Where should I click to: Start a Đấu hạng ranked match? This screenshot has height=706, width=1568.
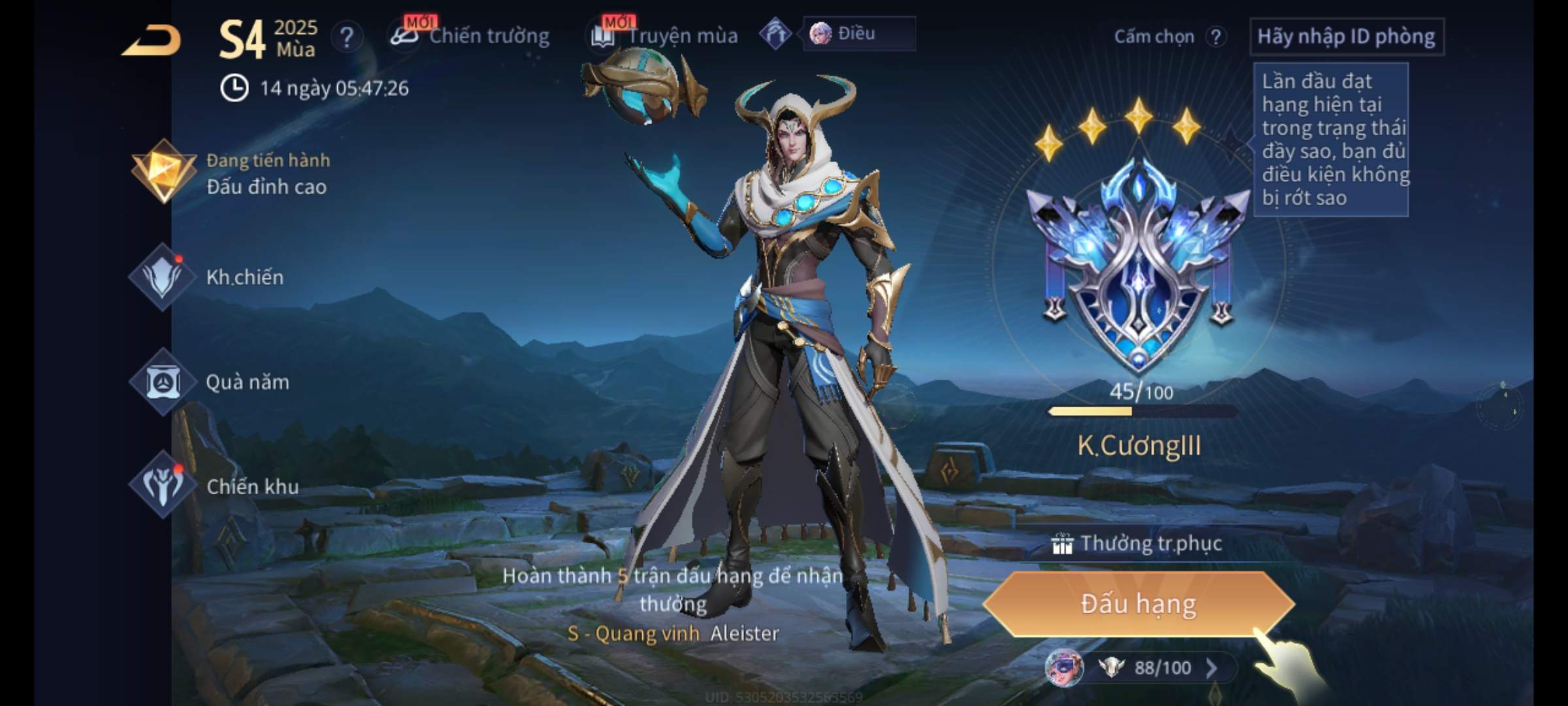1138,604
